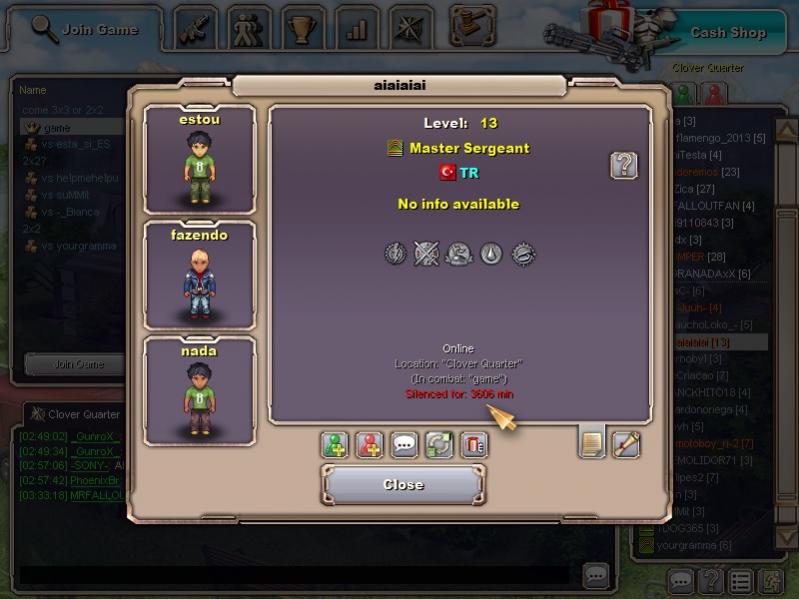Open the rifle weapons tab
The width and height of the screenshot is (799, 599).
pos(197,28)
